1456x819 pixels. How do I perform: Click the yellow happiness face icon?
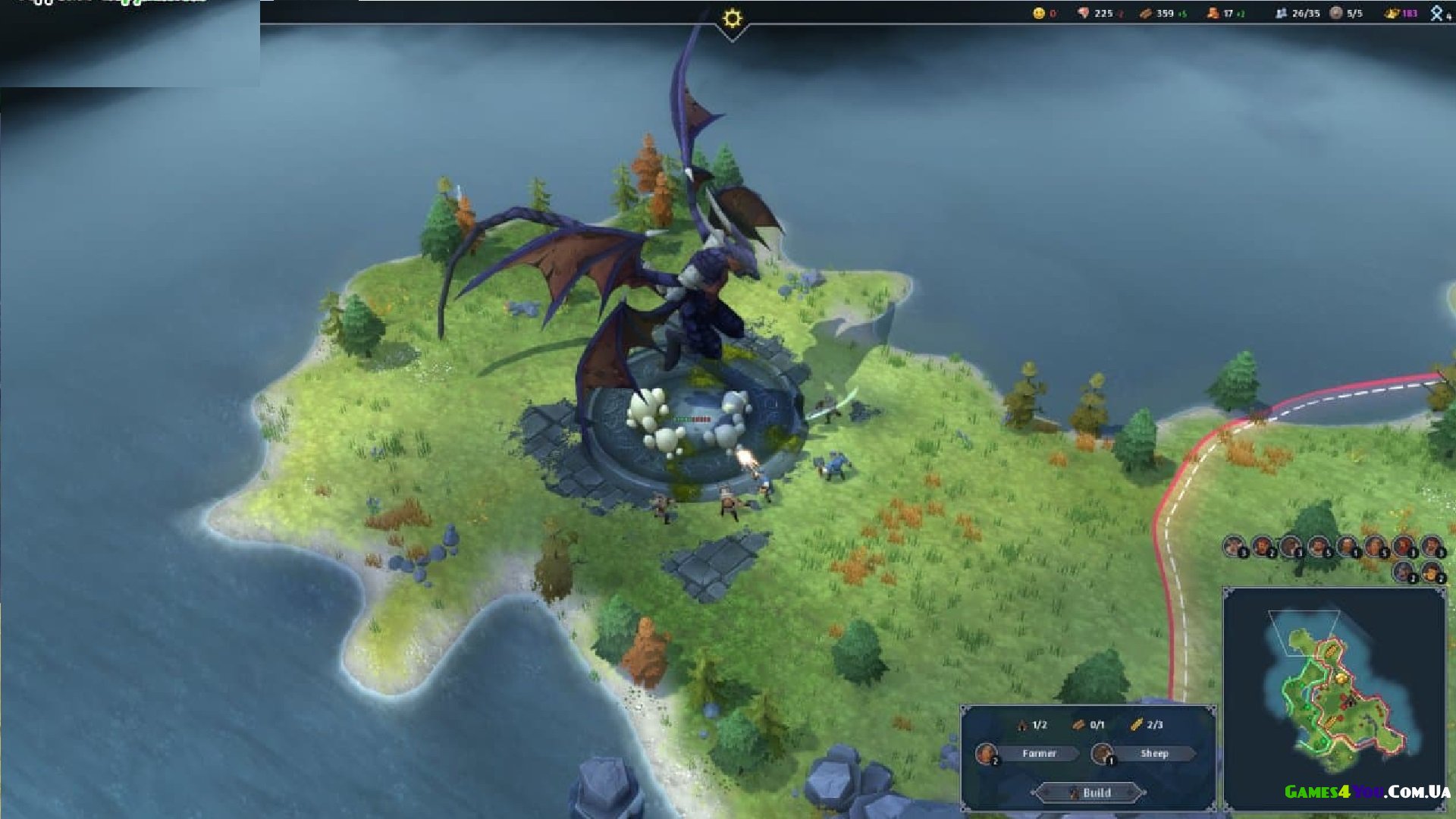pyautogui.click(x=1038, y=13)
